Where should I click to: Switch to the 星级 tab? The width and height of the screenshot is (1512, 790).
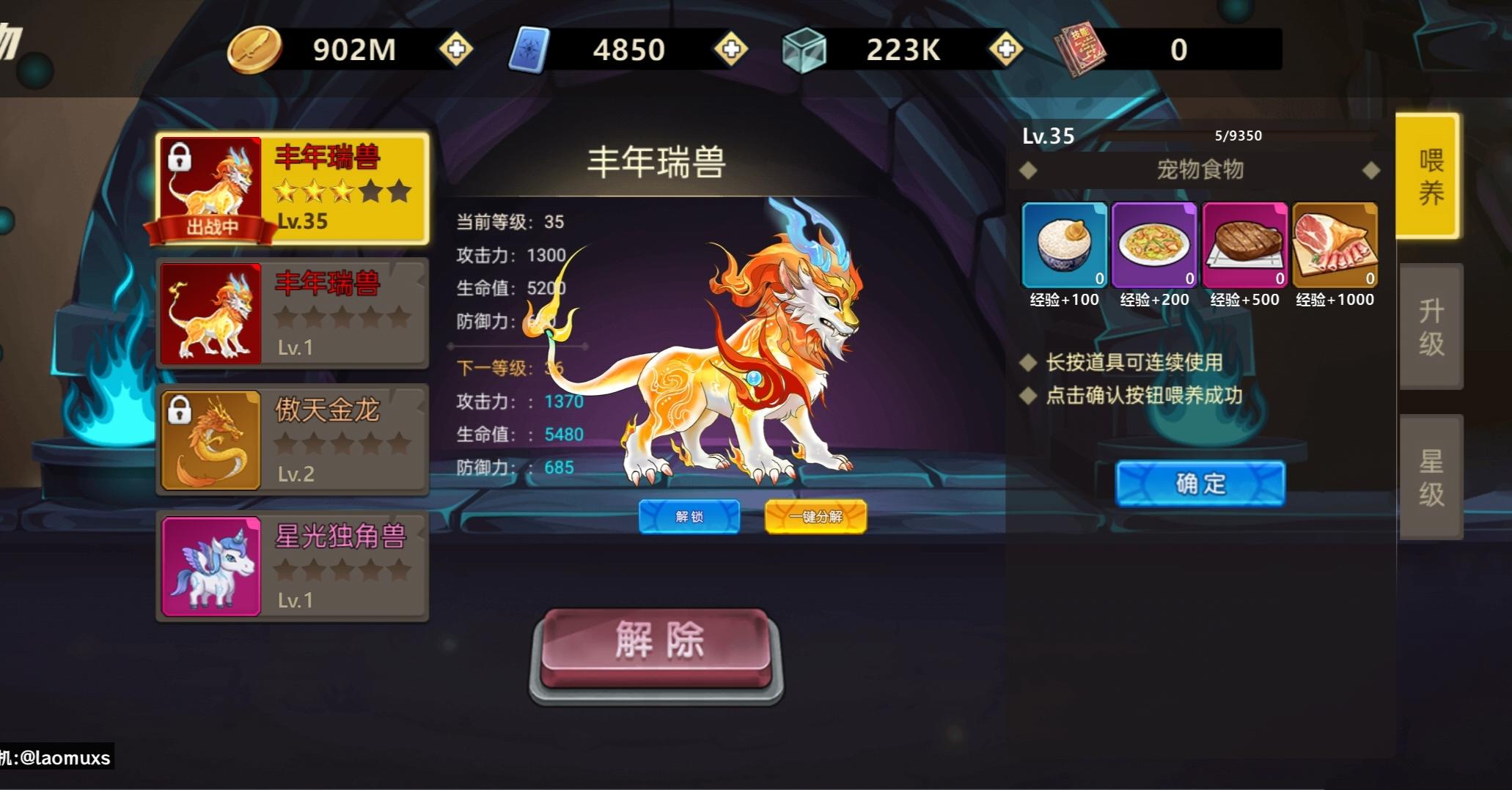coord(1431,476)
